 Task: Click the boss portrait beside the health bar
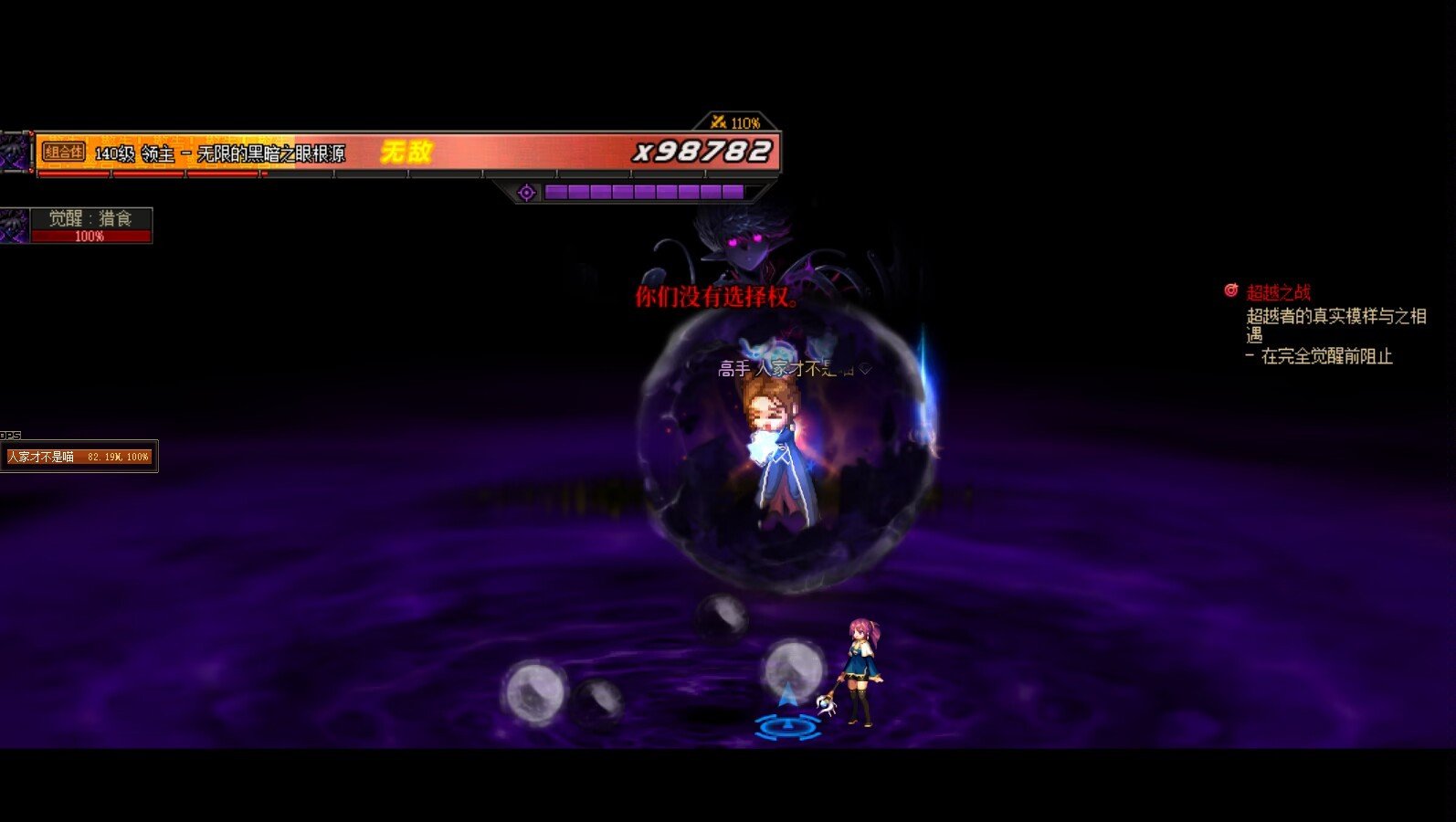tap(15, 152)
